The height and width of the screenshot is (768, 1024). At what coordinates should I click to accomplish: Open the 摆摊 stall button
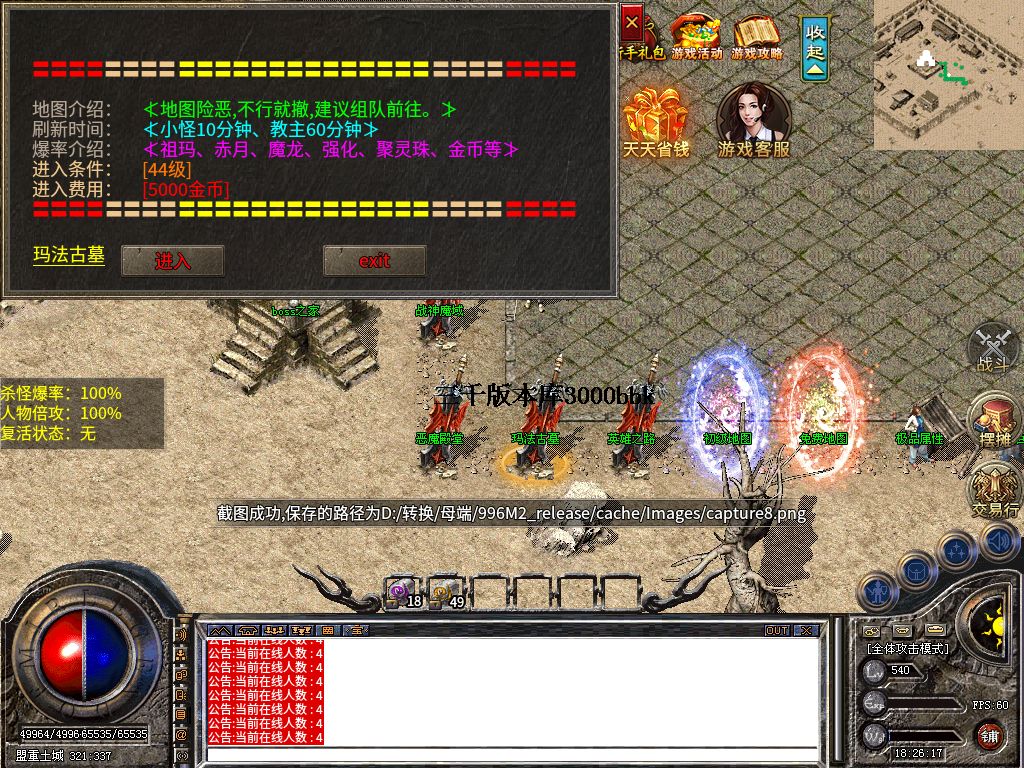(x=995, y=419)
